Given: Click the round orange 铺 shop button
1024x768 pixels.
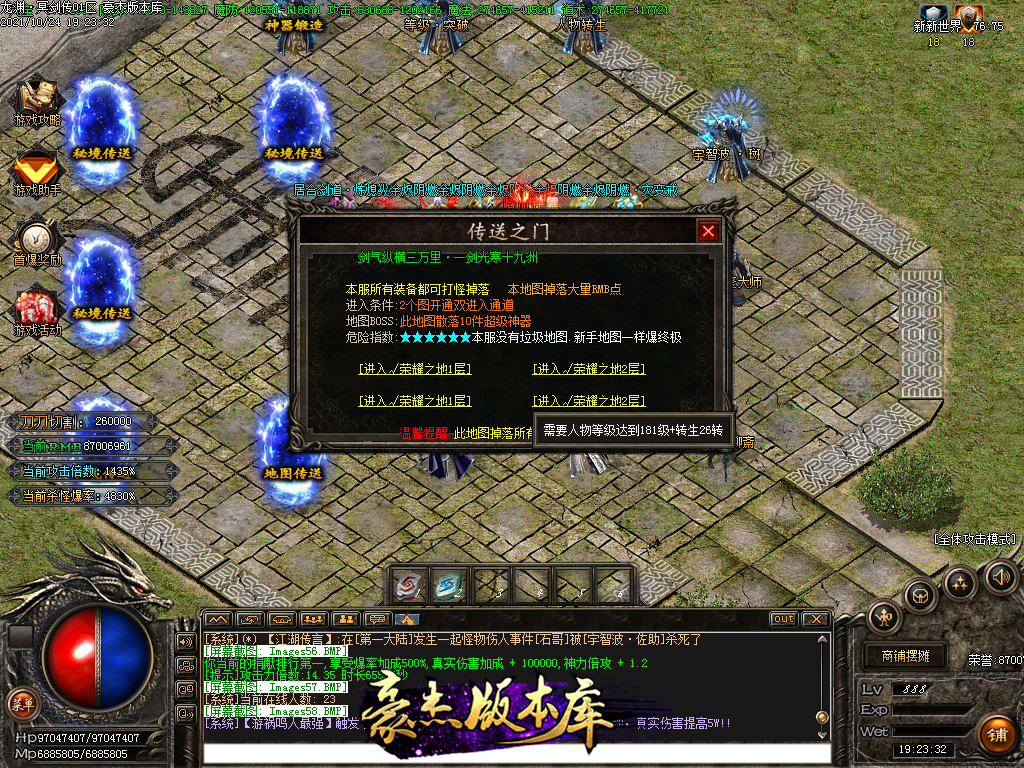Looking at the screenshot, I should [996, 734].
